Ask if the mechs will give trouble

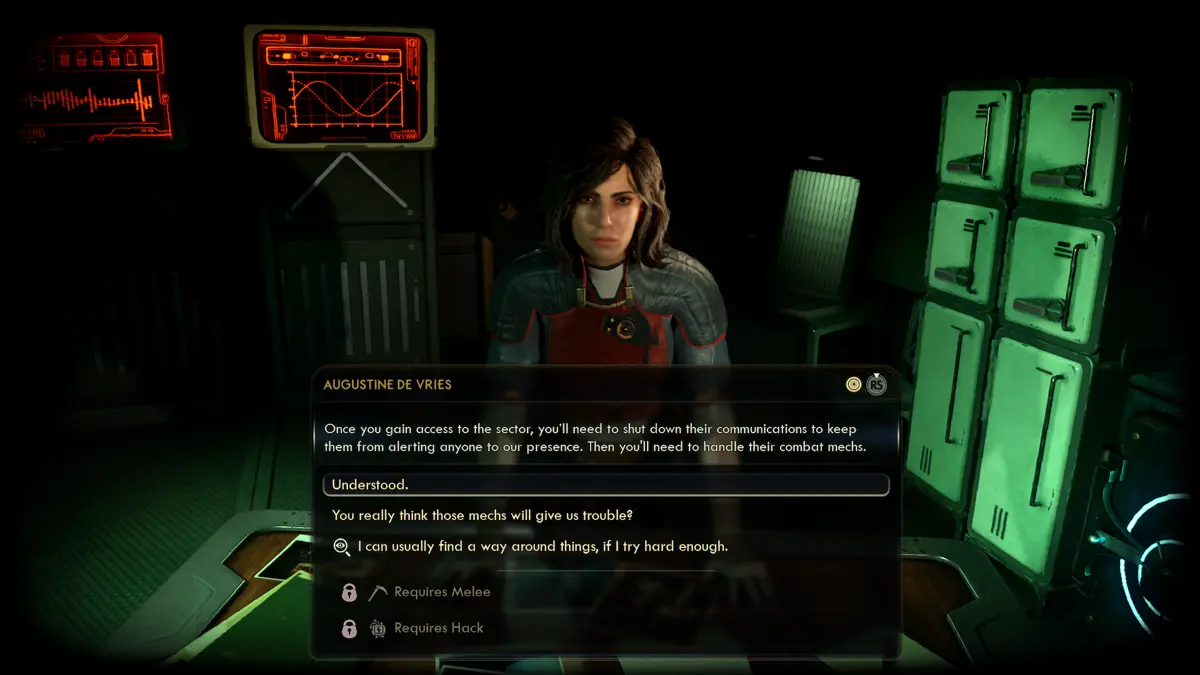[482, 516]
